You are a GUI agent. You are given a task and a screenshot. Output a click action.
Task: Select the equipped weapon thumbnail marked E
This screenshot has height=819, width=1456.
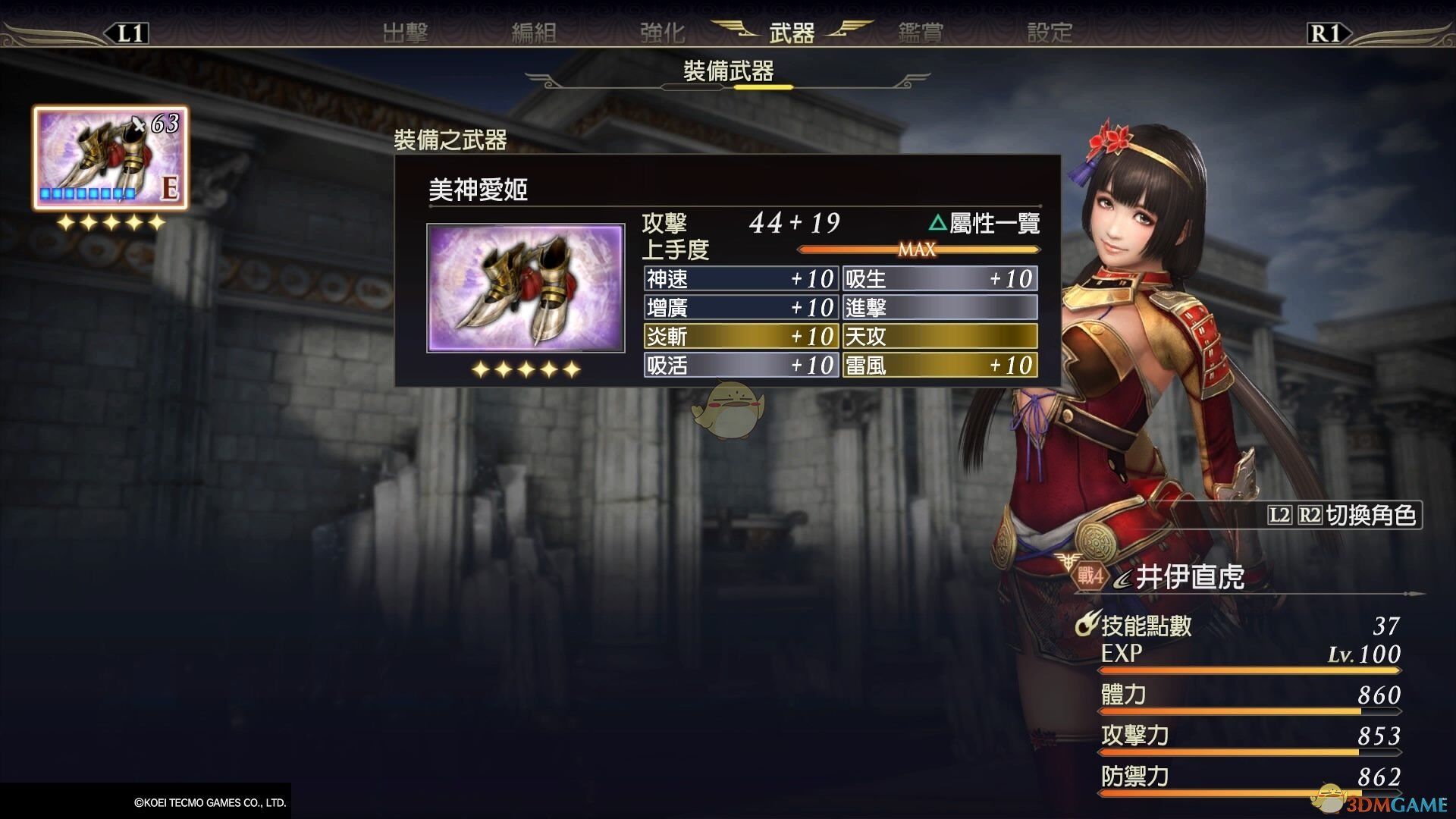pos(110,158)
